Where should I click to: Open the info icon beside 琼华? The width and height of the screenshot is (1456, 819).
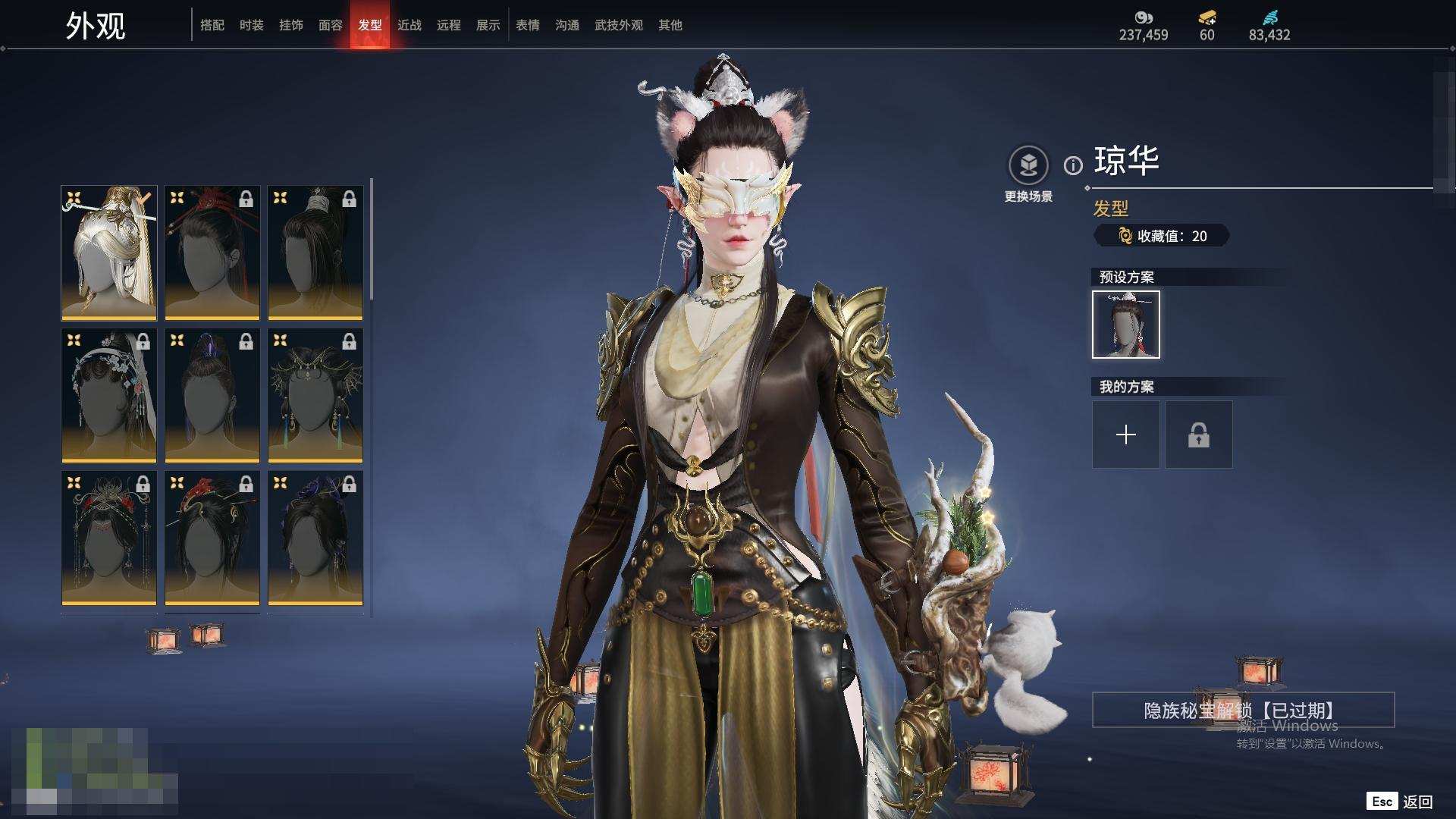point(1073,165)
